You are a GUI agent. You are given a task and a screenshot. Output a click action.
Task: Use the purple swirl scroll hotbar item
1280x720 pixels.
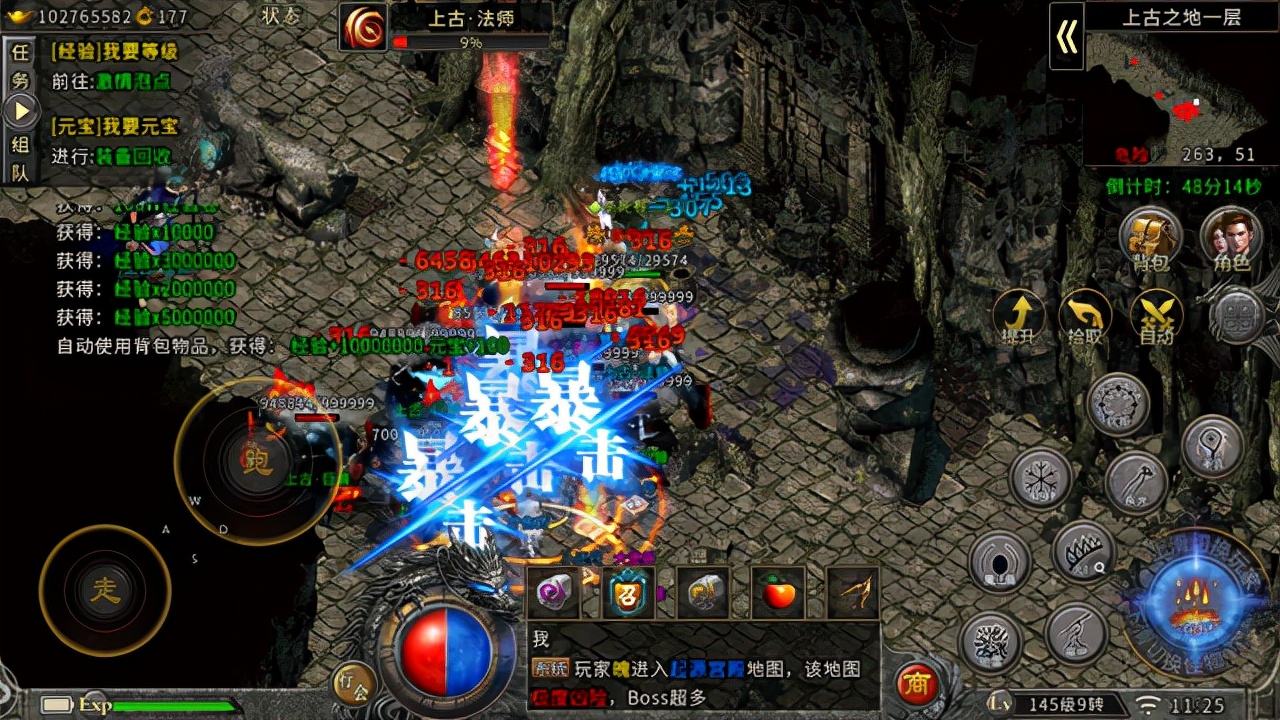[555, 593]
